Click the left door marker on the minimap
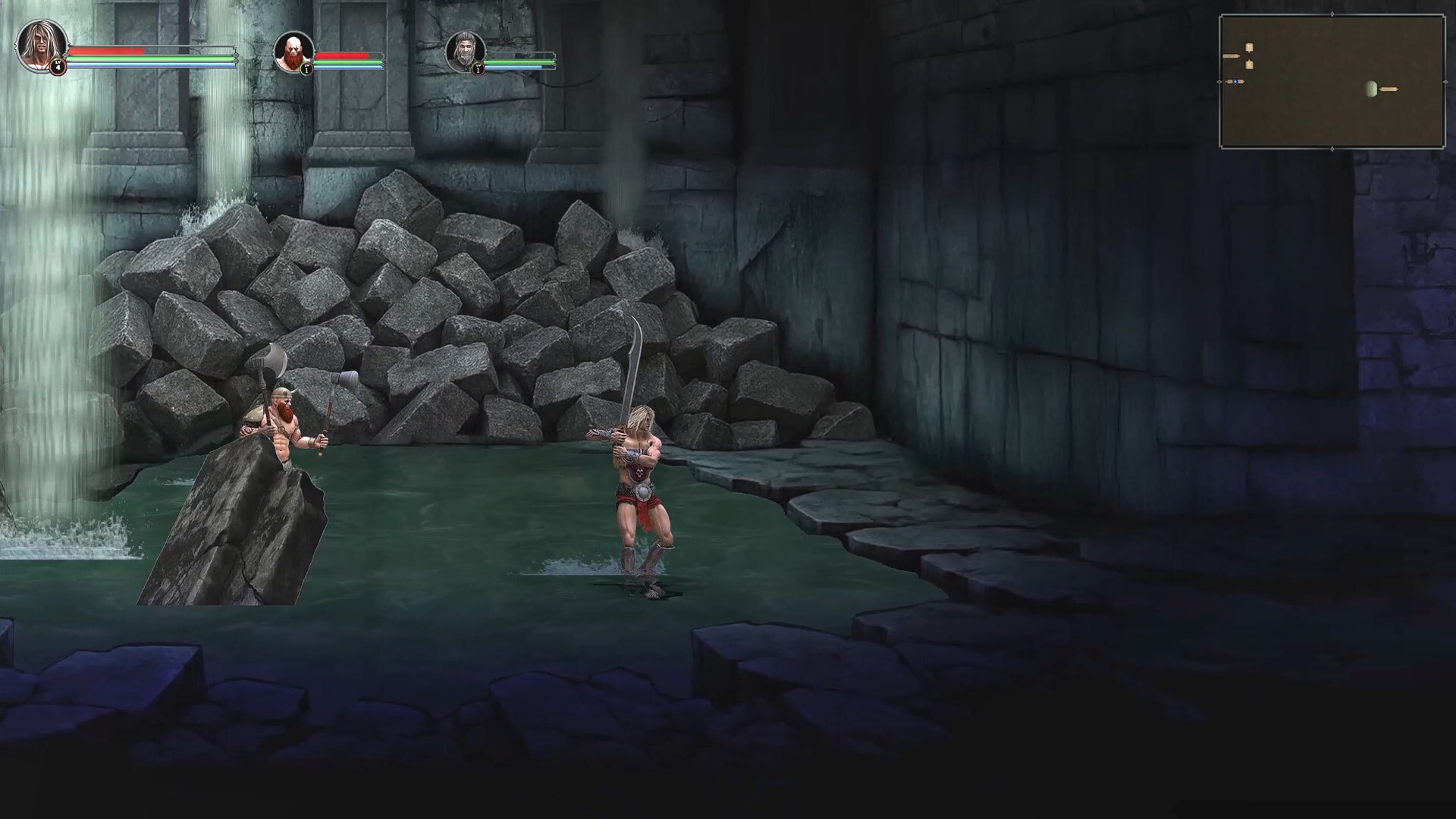The image size is (1456, 819). [x=1231, y=55]
